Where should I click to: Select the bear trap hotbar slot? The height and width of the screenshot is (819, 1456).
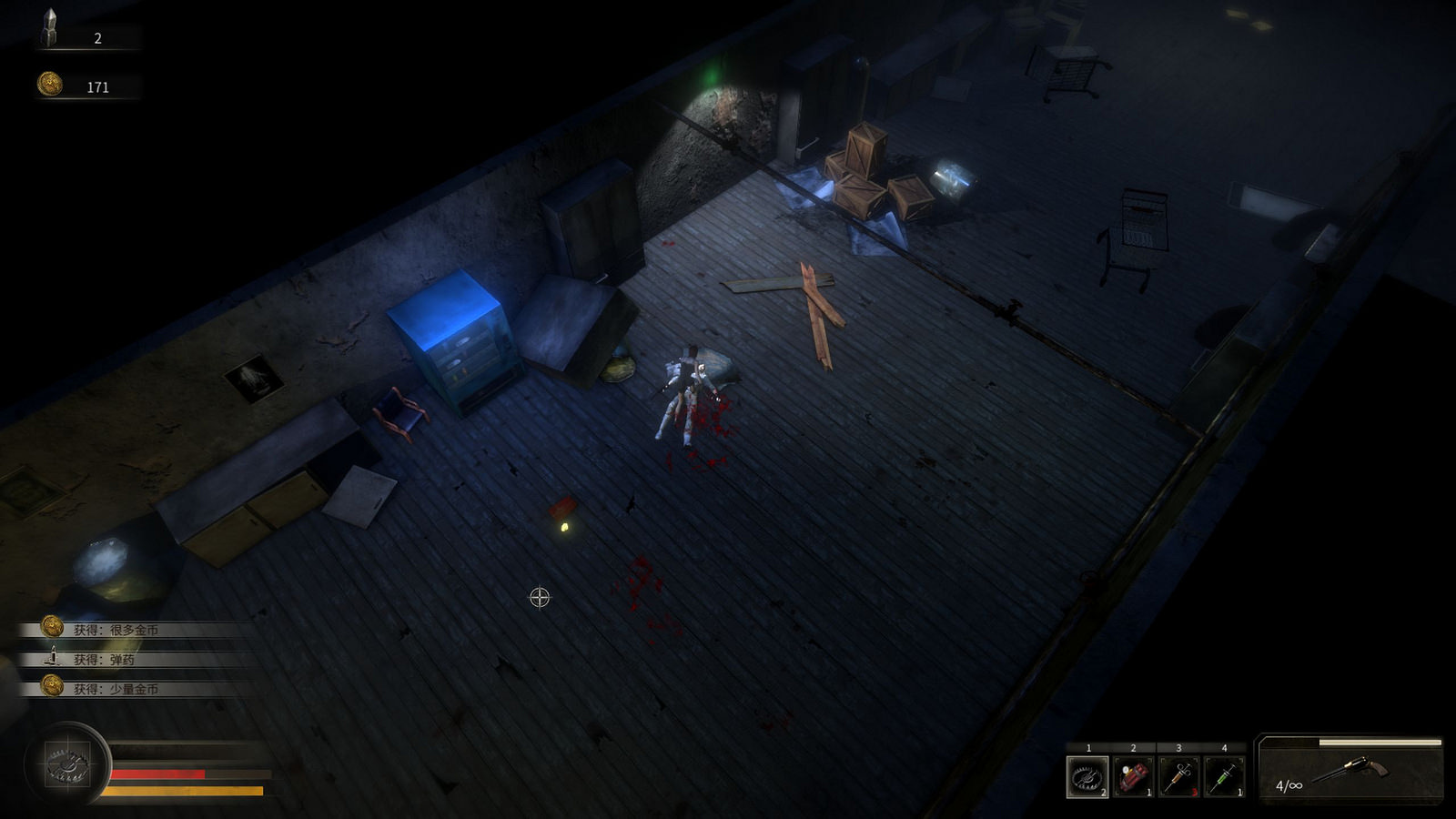pos(1087,776)
